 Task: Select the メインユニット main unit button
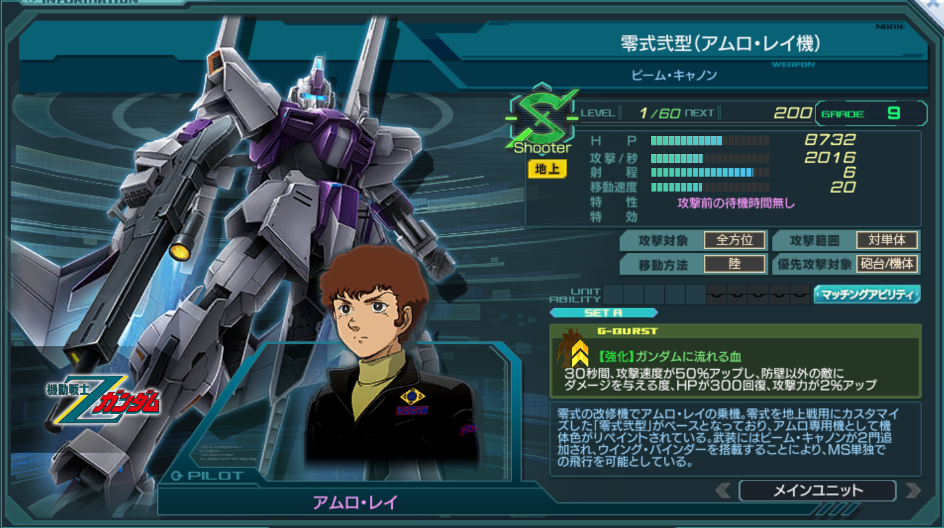click(x=817, y=490)
